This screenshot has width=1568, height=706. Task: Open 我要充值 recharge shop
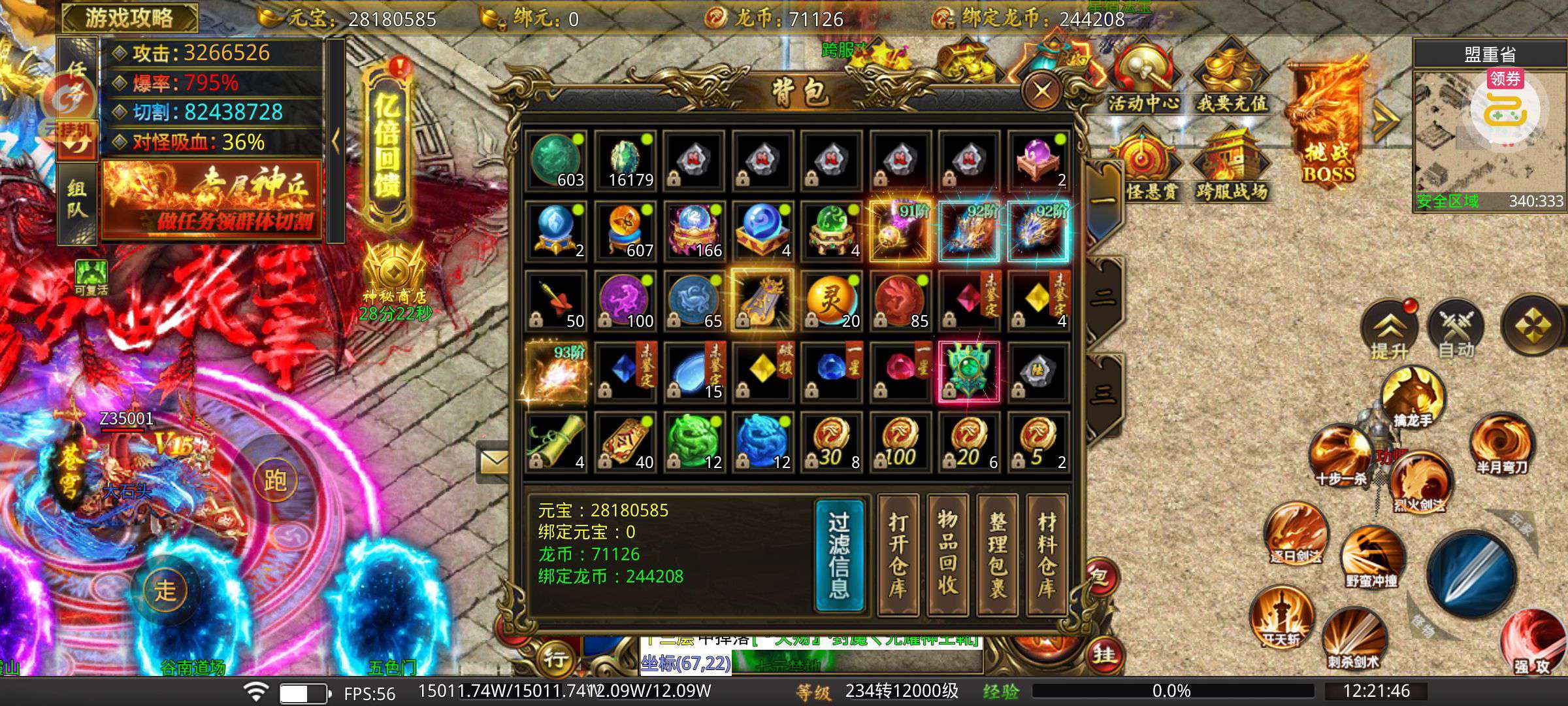[x=1232, y=80]
